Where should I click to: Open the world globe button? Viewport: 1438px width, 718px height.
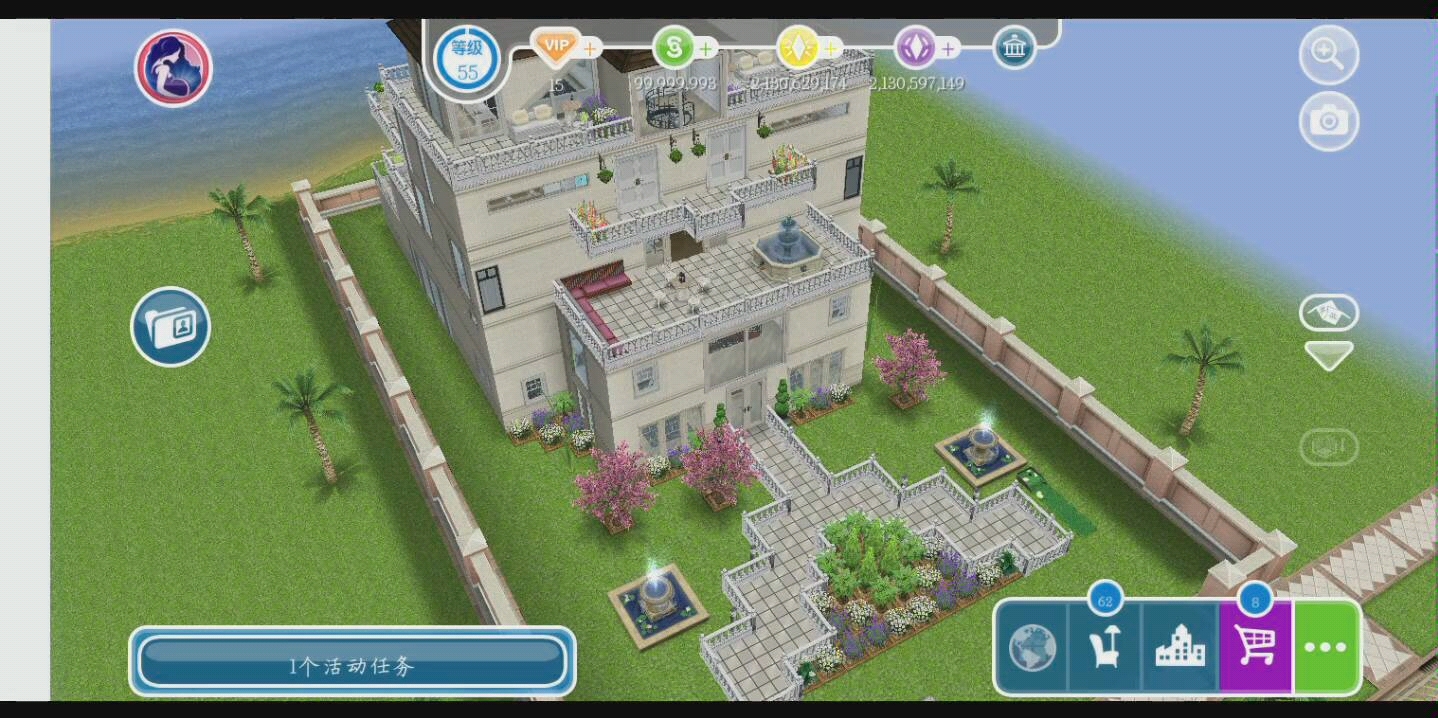click(x=1032, y=649)
